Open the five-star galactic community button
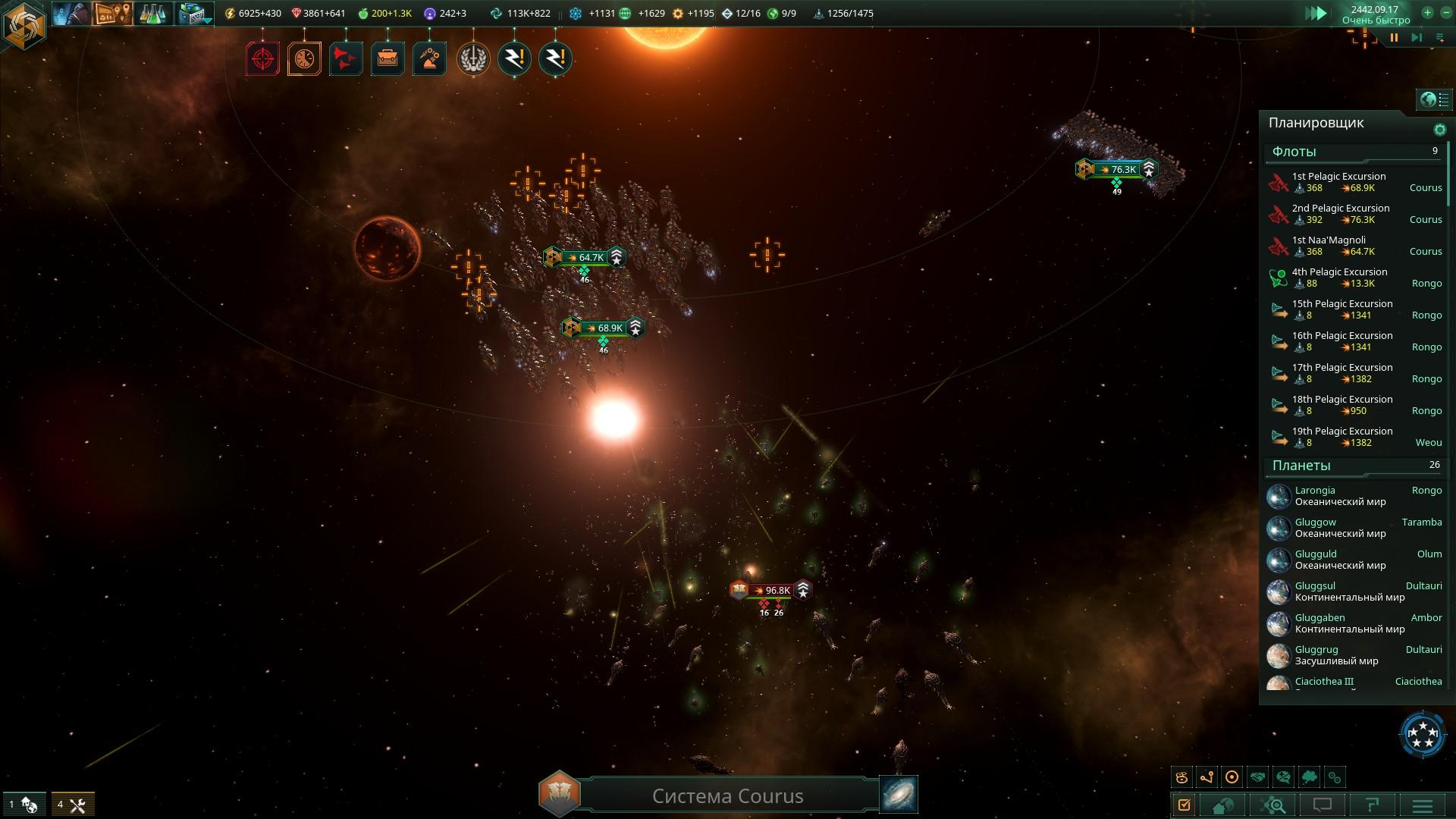The image size is (1456, 819). coord(1422,734)
